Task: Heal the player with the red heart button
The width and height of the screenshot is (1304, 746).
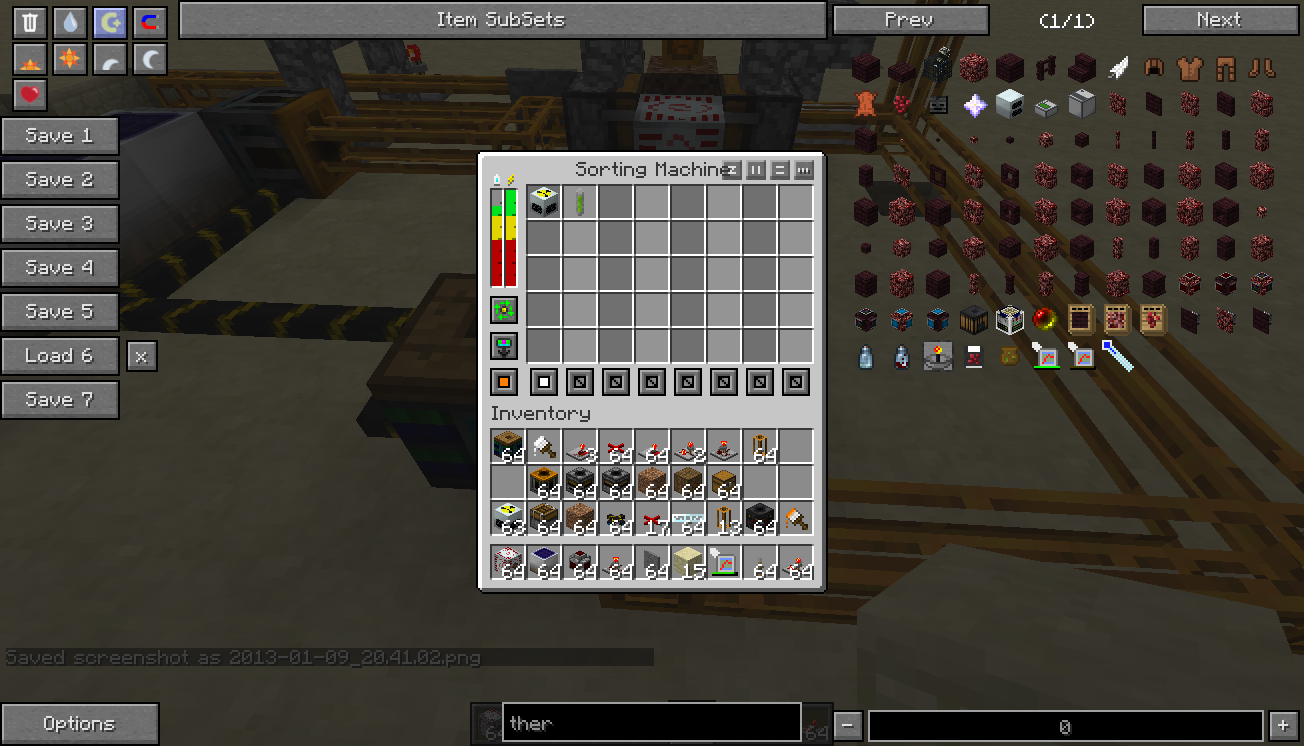Action: point(30,95)
